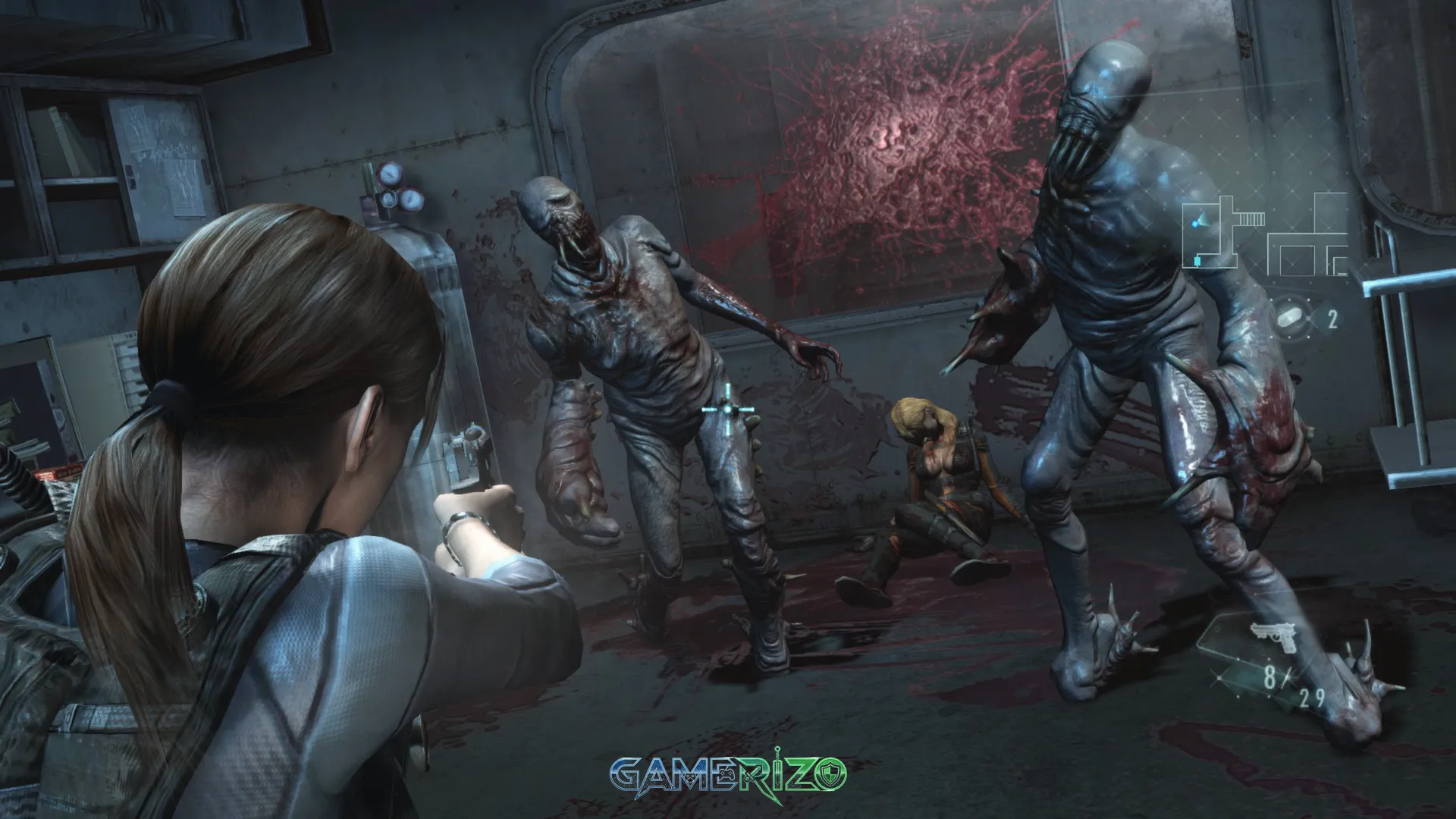This screenshot has width=1456, height=819.
Task: Click the green shield emblem in the GAMERIZO logo
Action: point(829,773)
